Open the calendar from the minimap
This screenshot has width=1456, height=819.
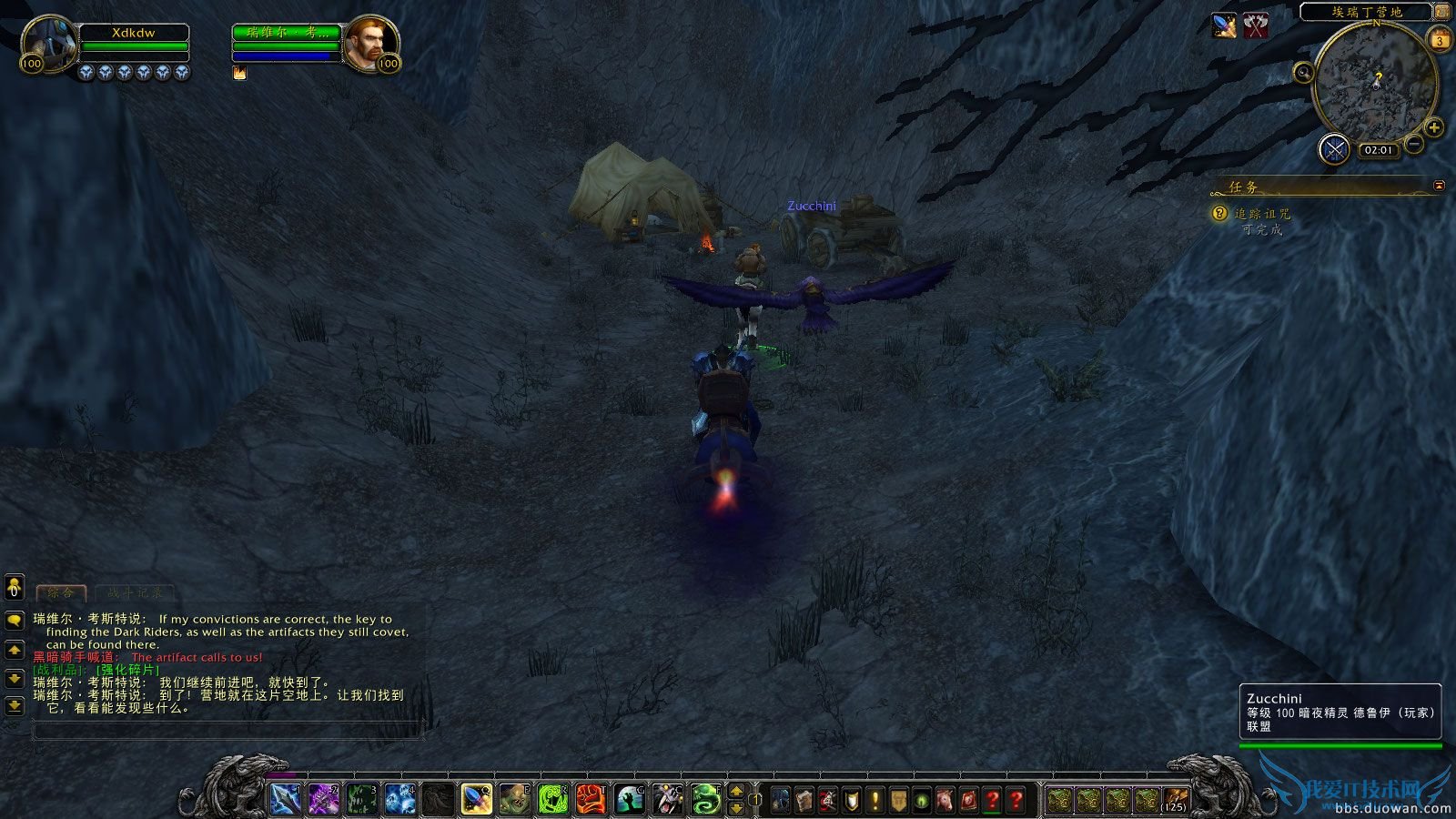click(1440, 40)
